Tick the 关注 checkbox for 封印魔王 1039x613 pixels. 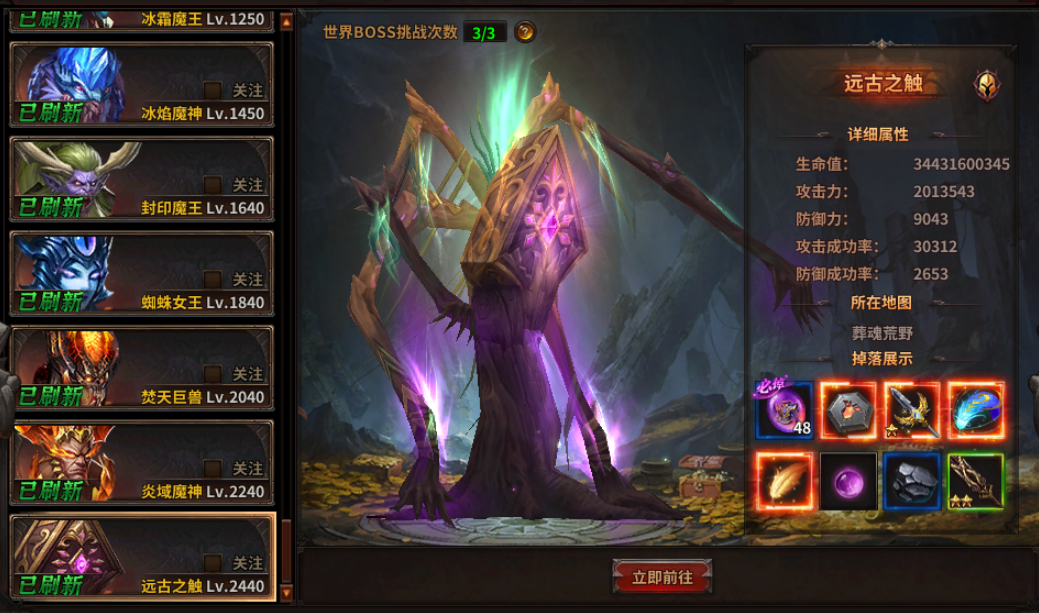[x=213, y=185]
